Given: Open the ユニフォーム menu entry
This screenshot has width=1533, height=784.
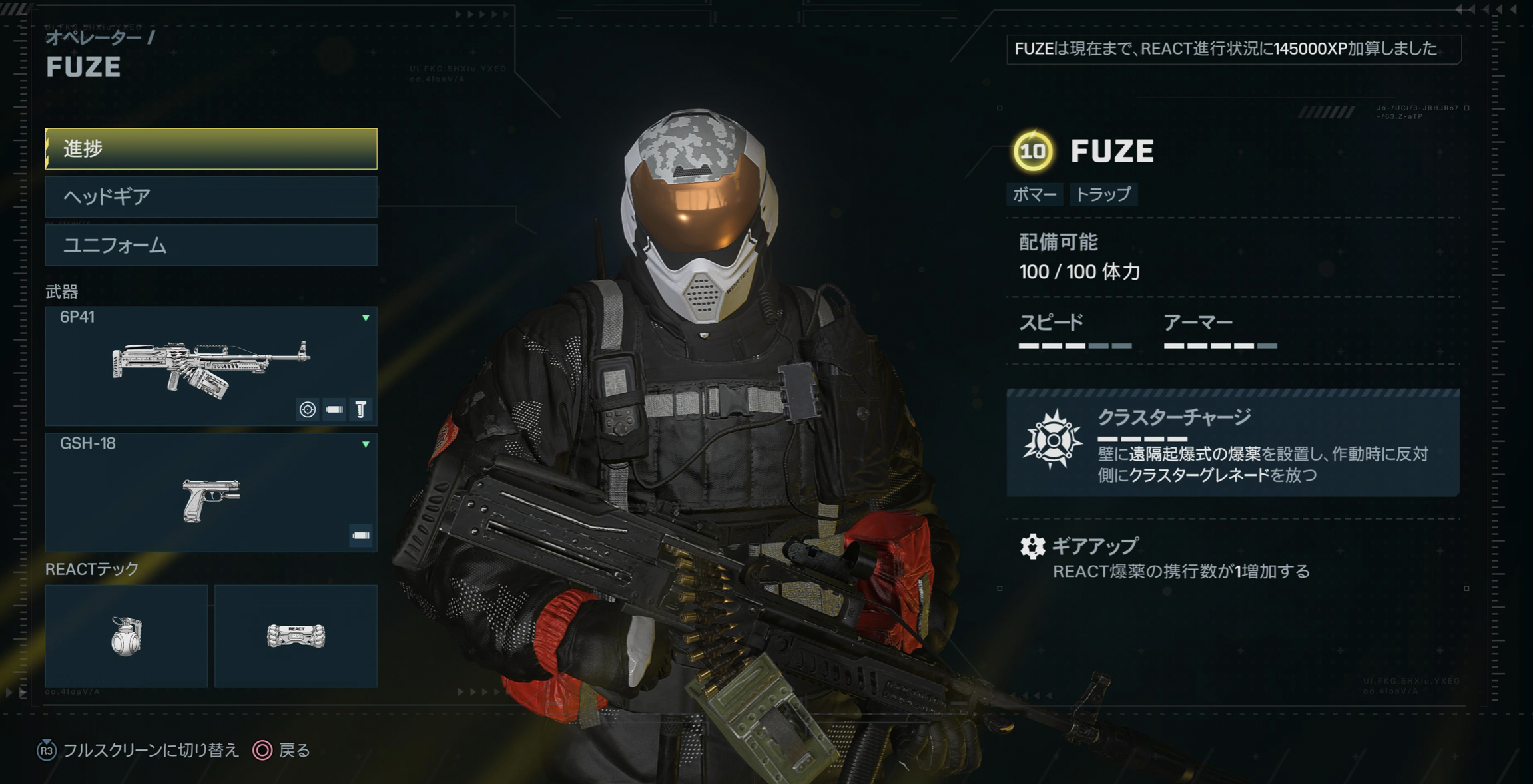Looking at the screenshot, I should (x=210, y=246).
